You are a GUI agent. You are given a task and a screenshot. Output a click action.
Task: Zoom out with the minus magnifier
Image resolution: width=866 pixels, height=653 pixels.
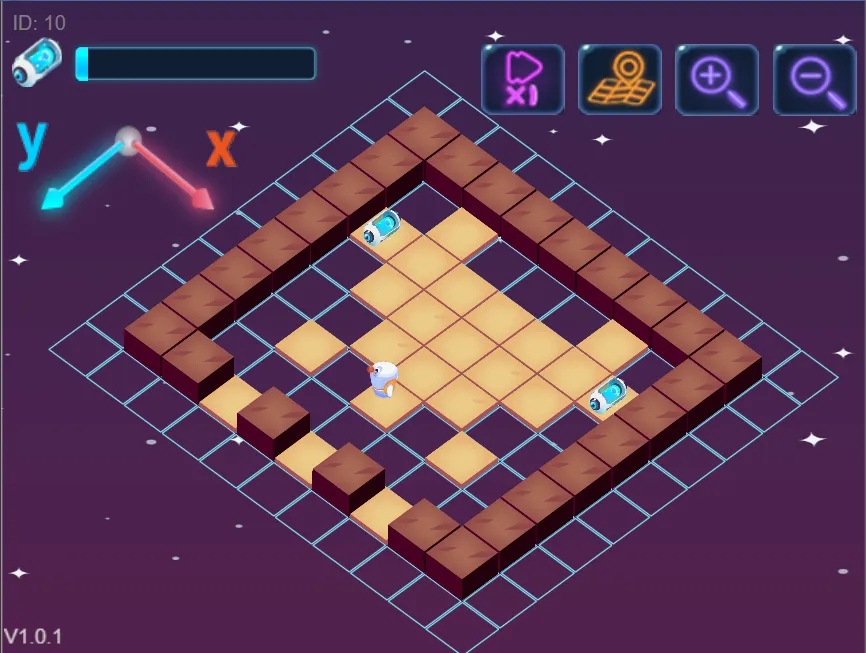coord(814,79)
